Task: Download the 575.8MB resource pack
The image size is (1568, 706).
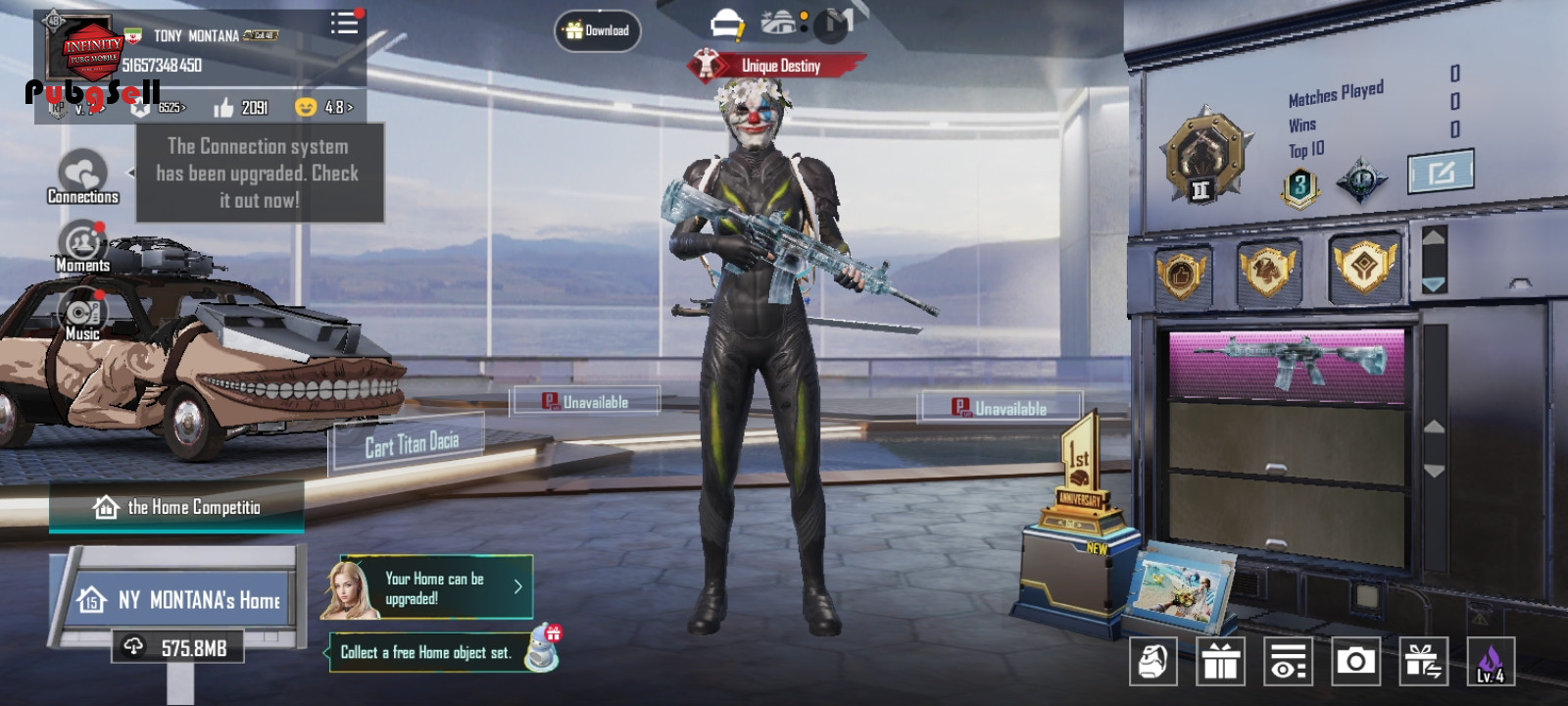Action: [x=176, y=648]
